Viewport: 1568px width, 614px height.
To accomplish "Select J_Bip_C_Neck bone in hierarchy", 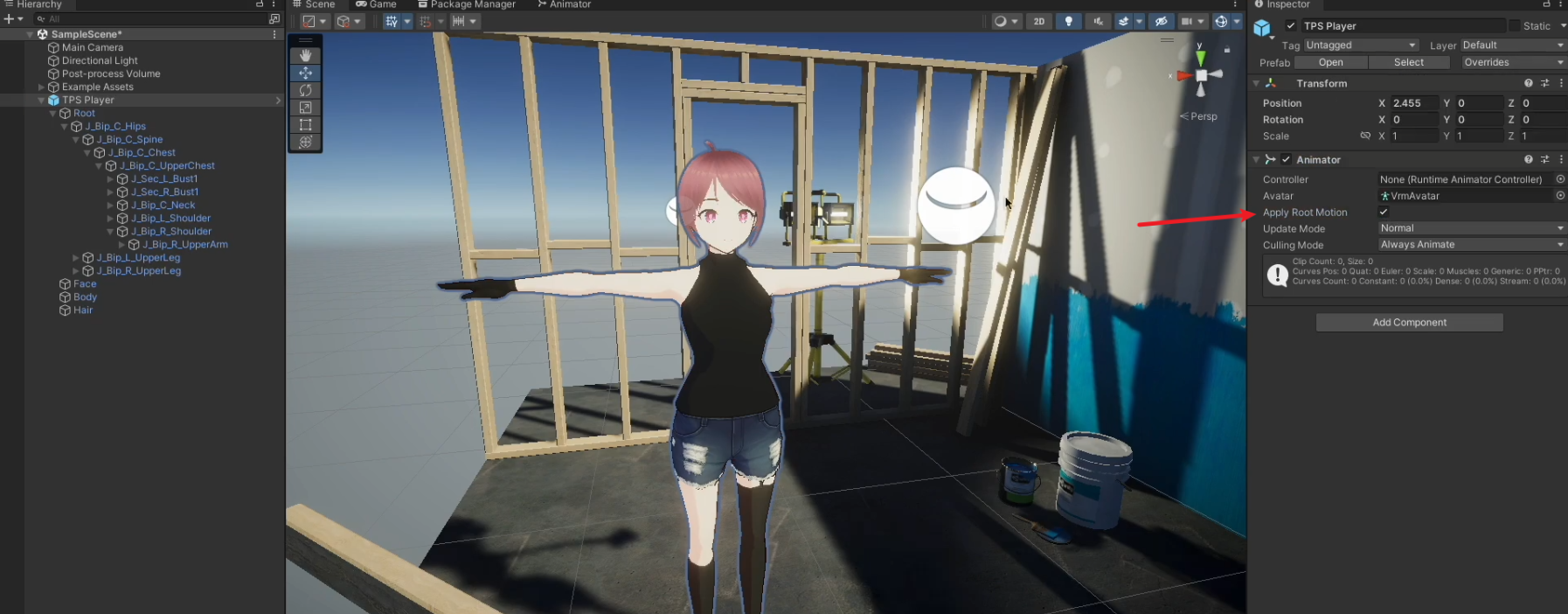I will [163, 205].
